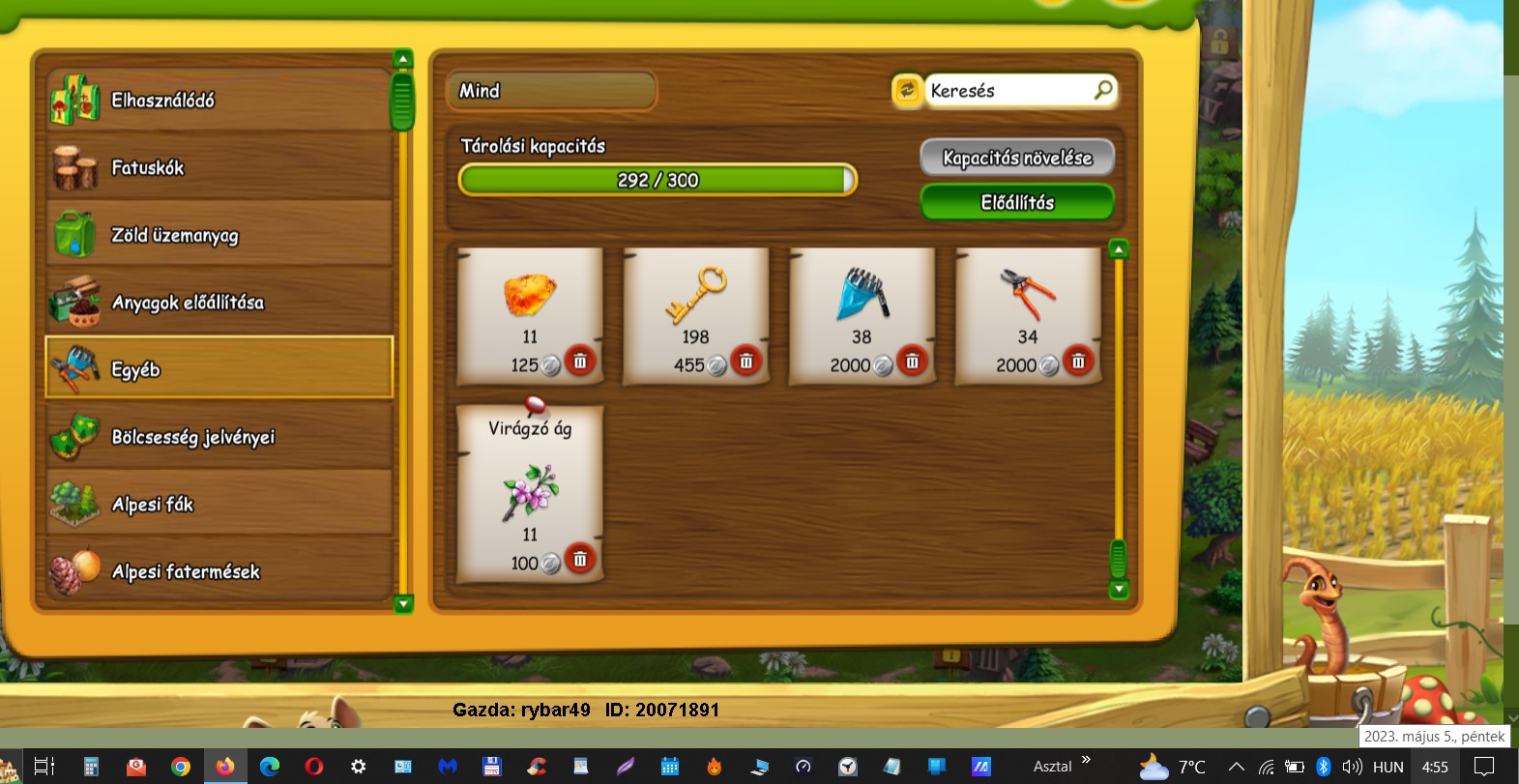Select the golden key item card

695,305
